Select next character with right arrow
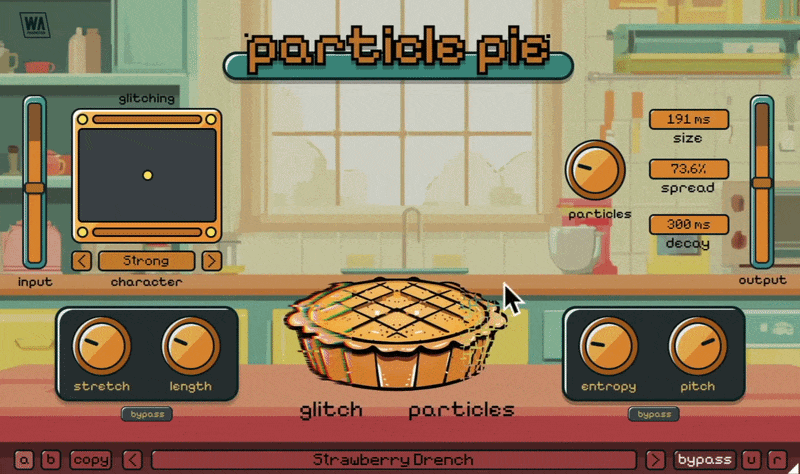This screenshot has width=800, height=474. point(211,262)
